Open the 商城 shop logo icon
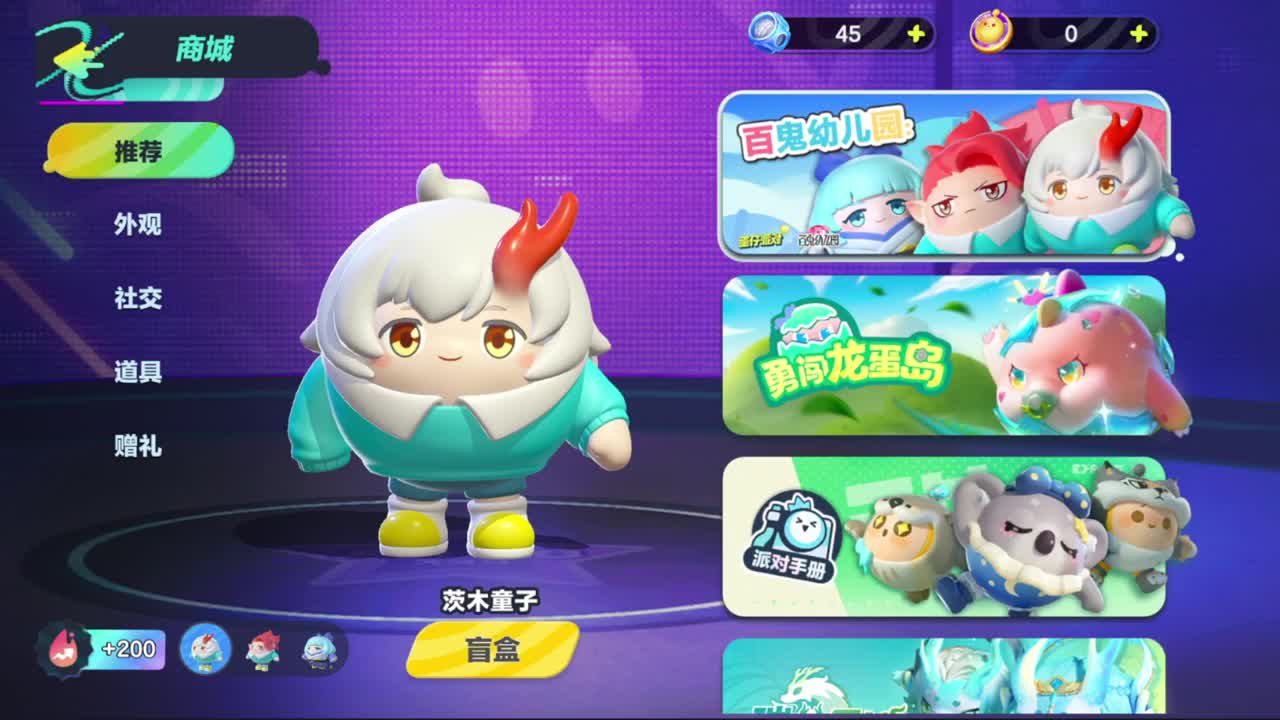The height and width of the screenshot is (720, 1280). [75, 55]
